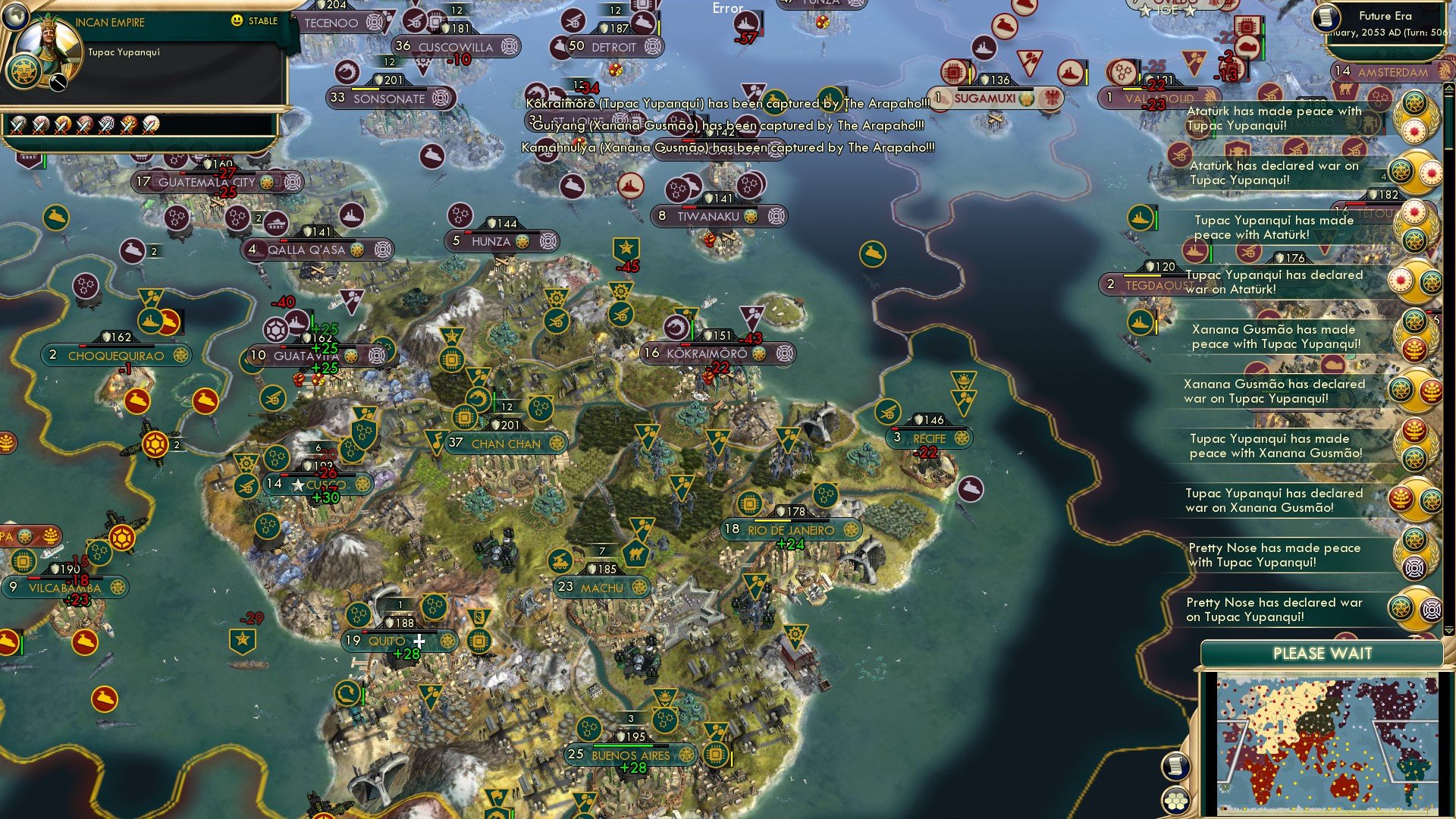1456x819 pixels.
Task: Click the Incan Empire sun emblem
Action: 25,71
